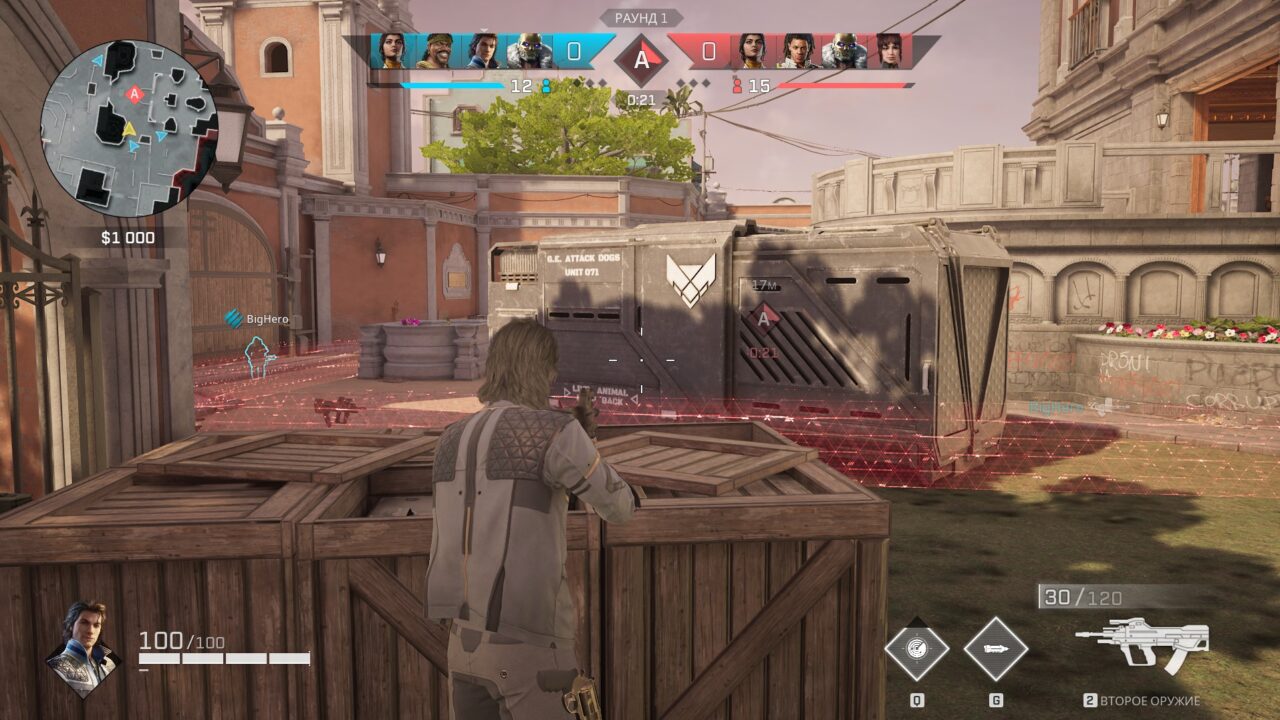Choose red team's skull-masked character portrait
The height and width of the screenshot is (720, 1280).
click(x=843, y=52)
